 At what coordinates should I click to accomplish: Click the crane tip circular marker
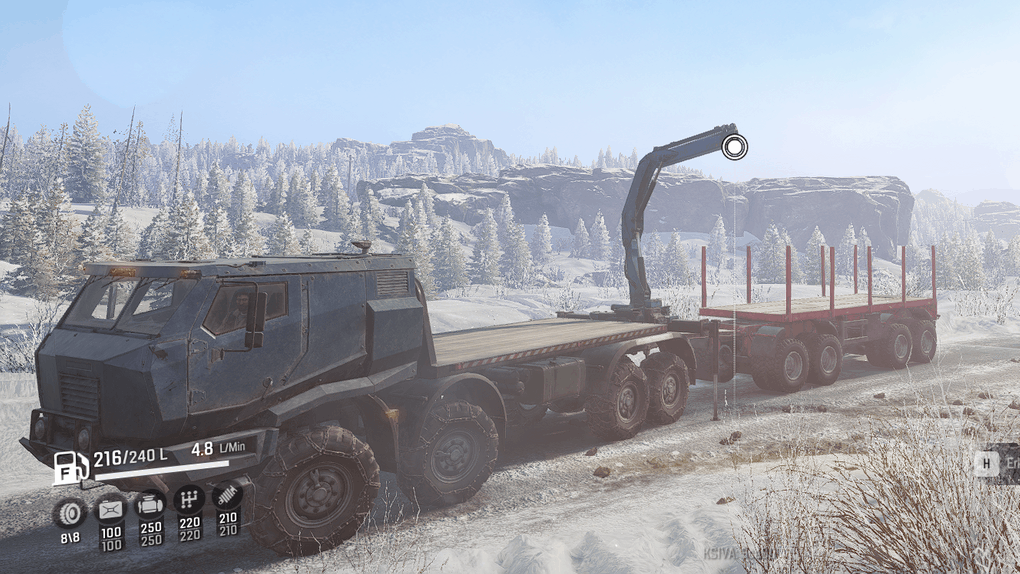click(734, 148)
